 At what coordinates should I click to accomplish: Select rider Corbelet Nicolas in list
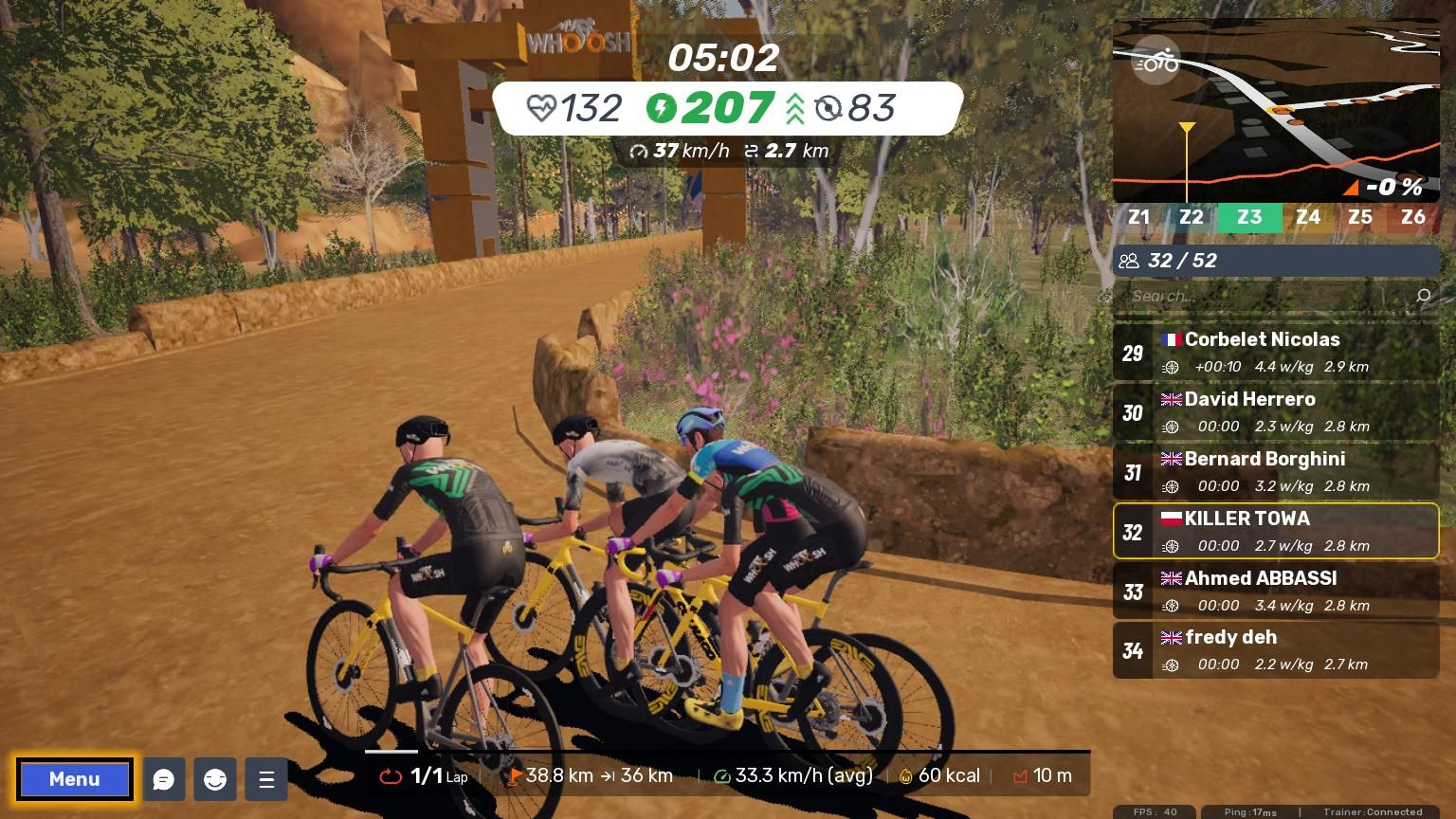1276,353
